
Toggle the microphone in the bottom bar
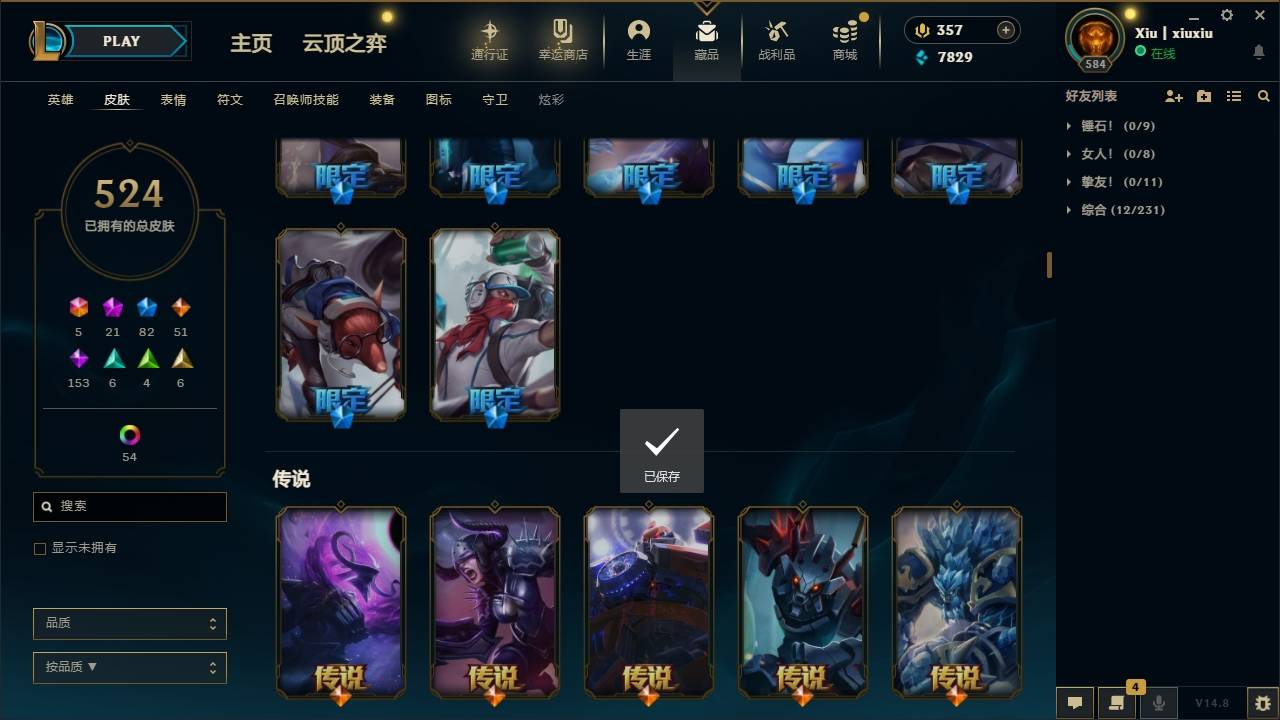coord(1158,703)
